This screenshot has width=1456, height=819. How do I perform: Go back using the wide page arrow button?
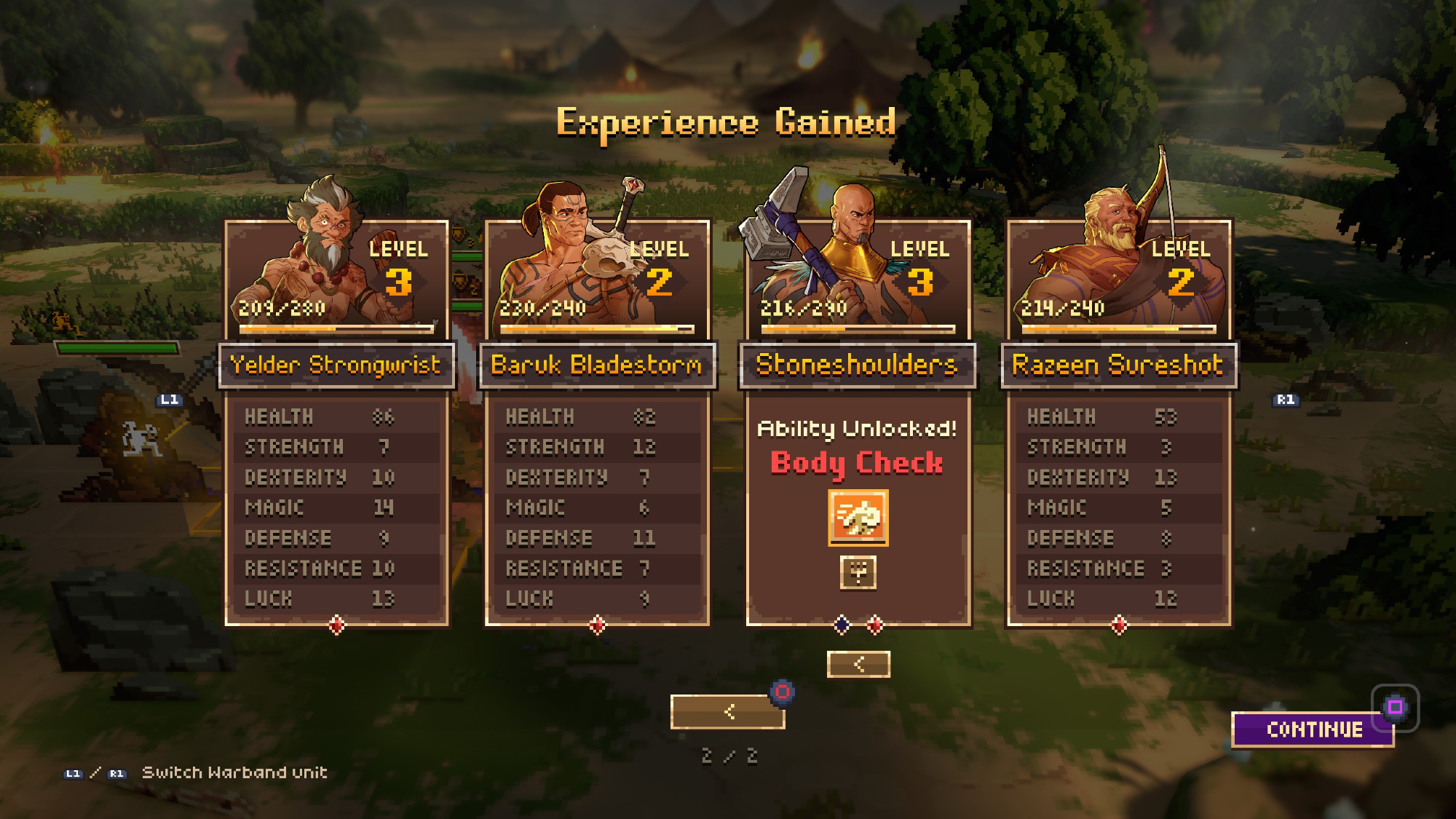pyautogui.click(x=727, y=711)
